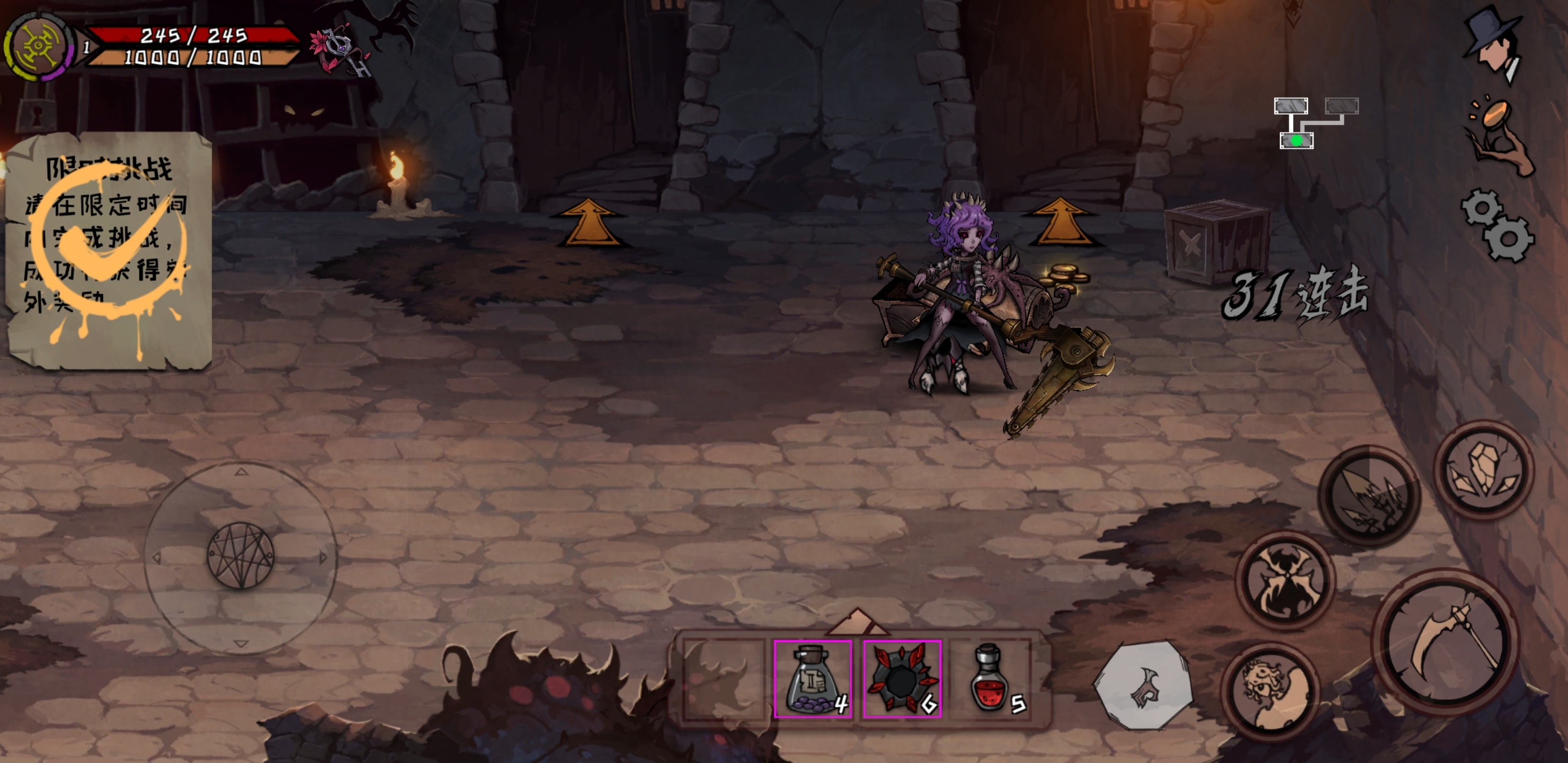Tap the flower key buff icon

(x=340, y=50)
